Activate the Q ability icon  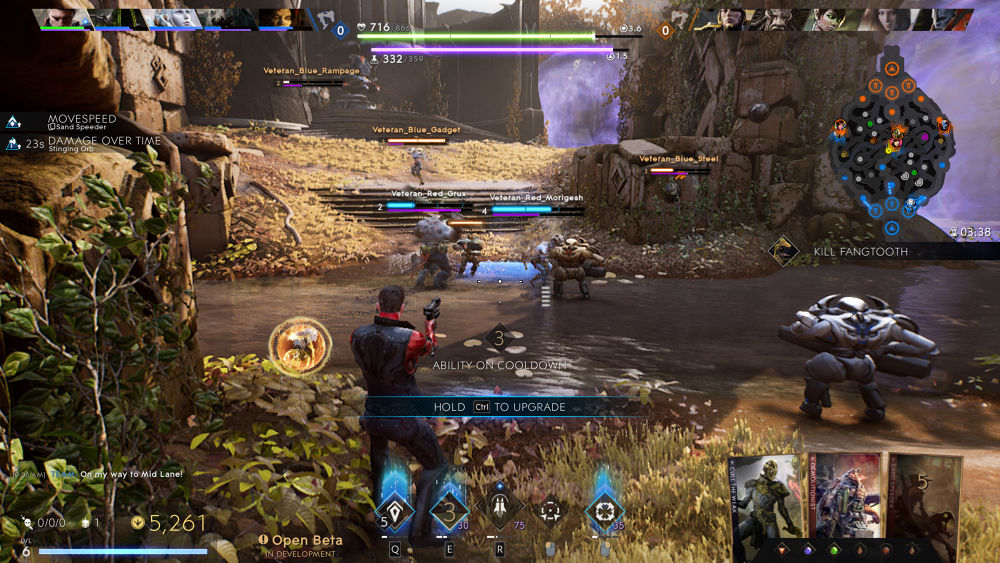coord(395,510)
